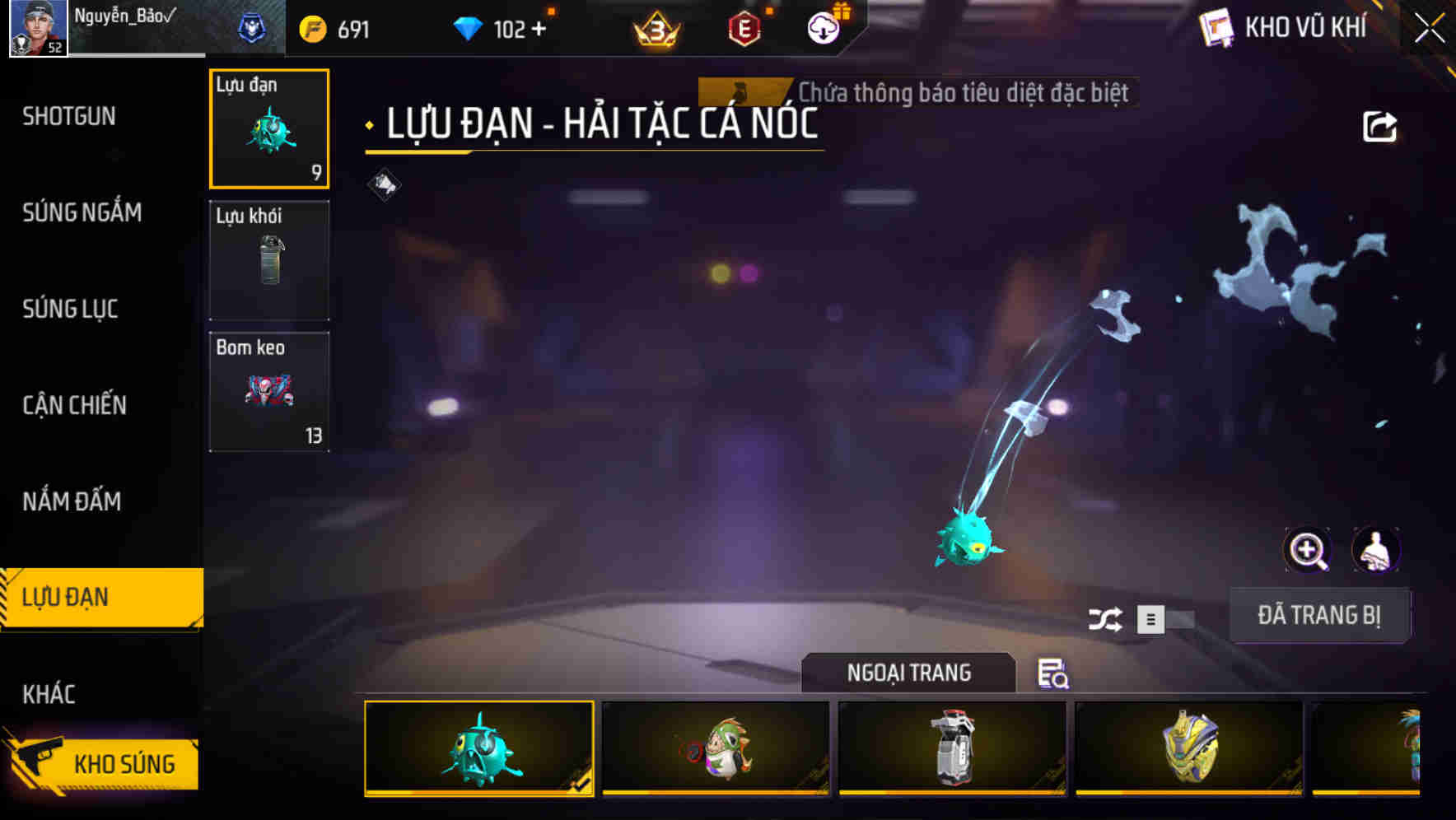This screenshot has height=820, width=1456.
Task: Click the ĐÃ TRANG BỊ button
Action: click(x=1319, y=615)
